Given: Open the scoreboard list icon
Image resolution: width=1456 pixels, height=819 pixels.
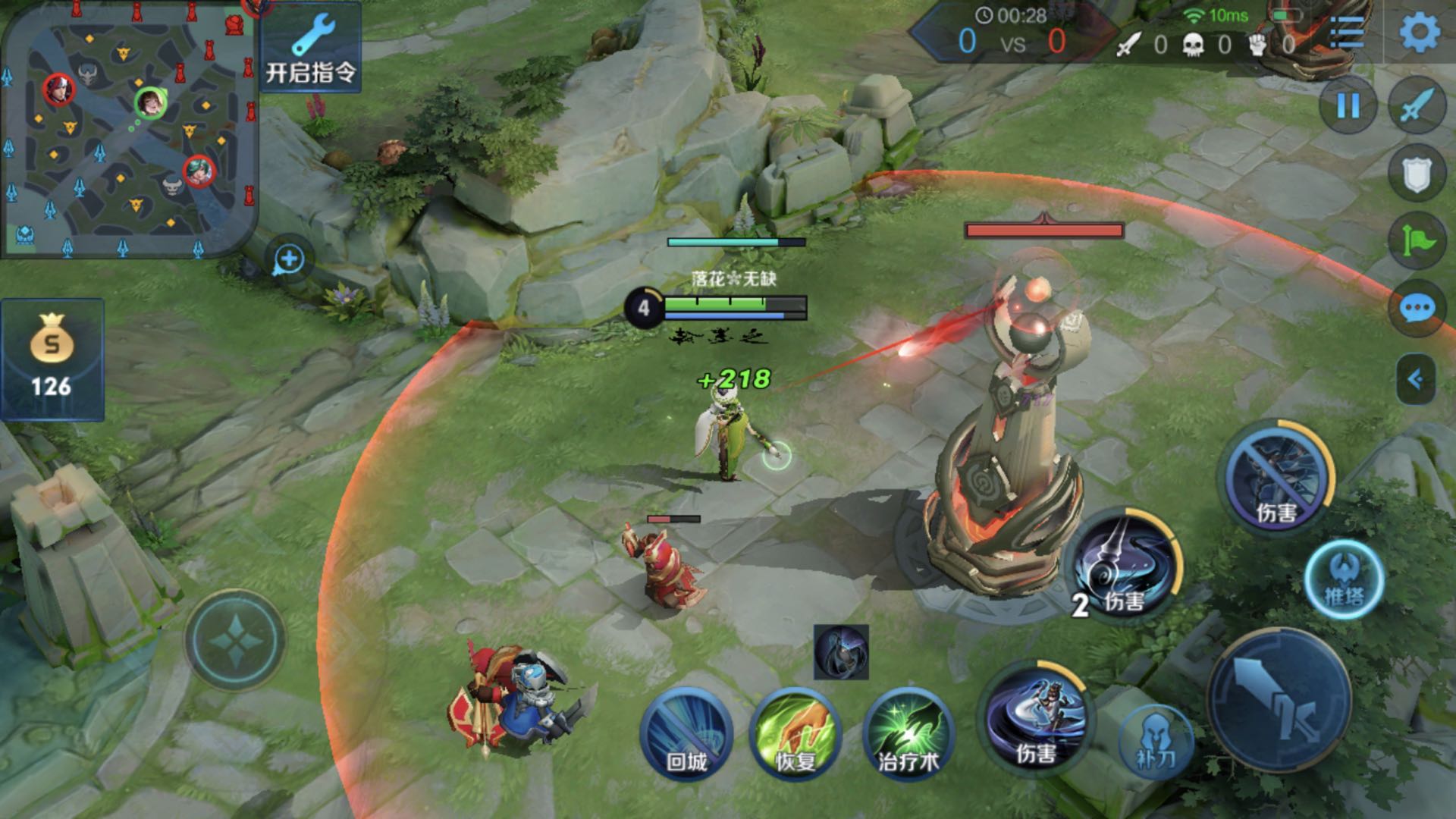Looking at the screenshot, I should pos(1346,32).
